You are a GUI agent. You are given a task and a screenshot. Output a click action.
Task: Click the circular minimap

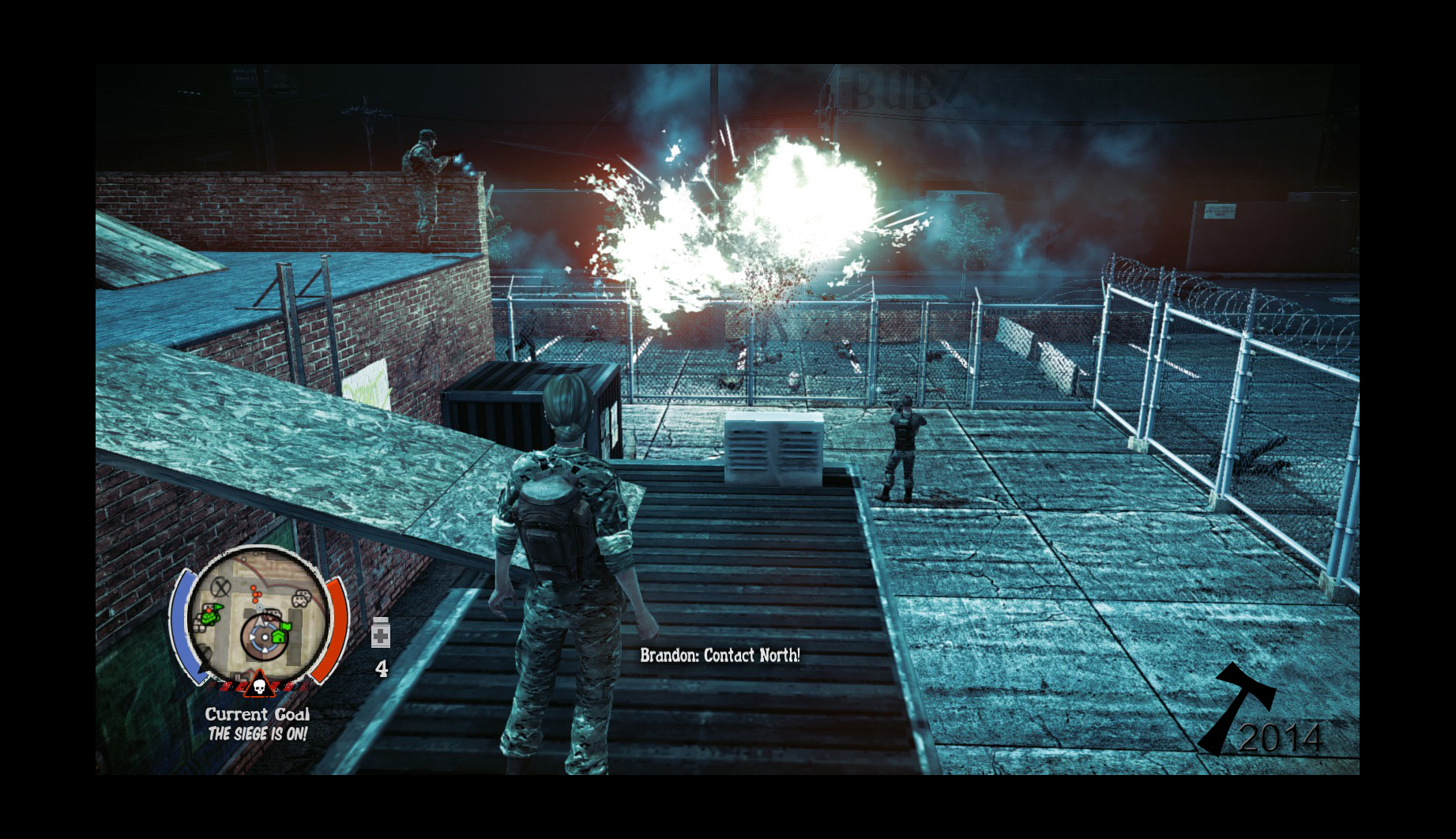259,614
